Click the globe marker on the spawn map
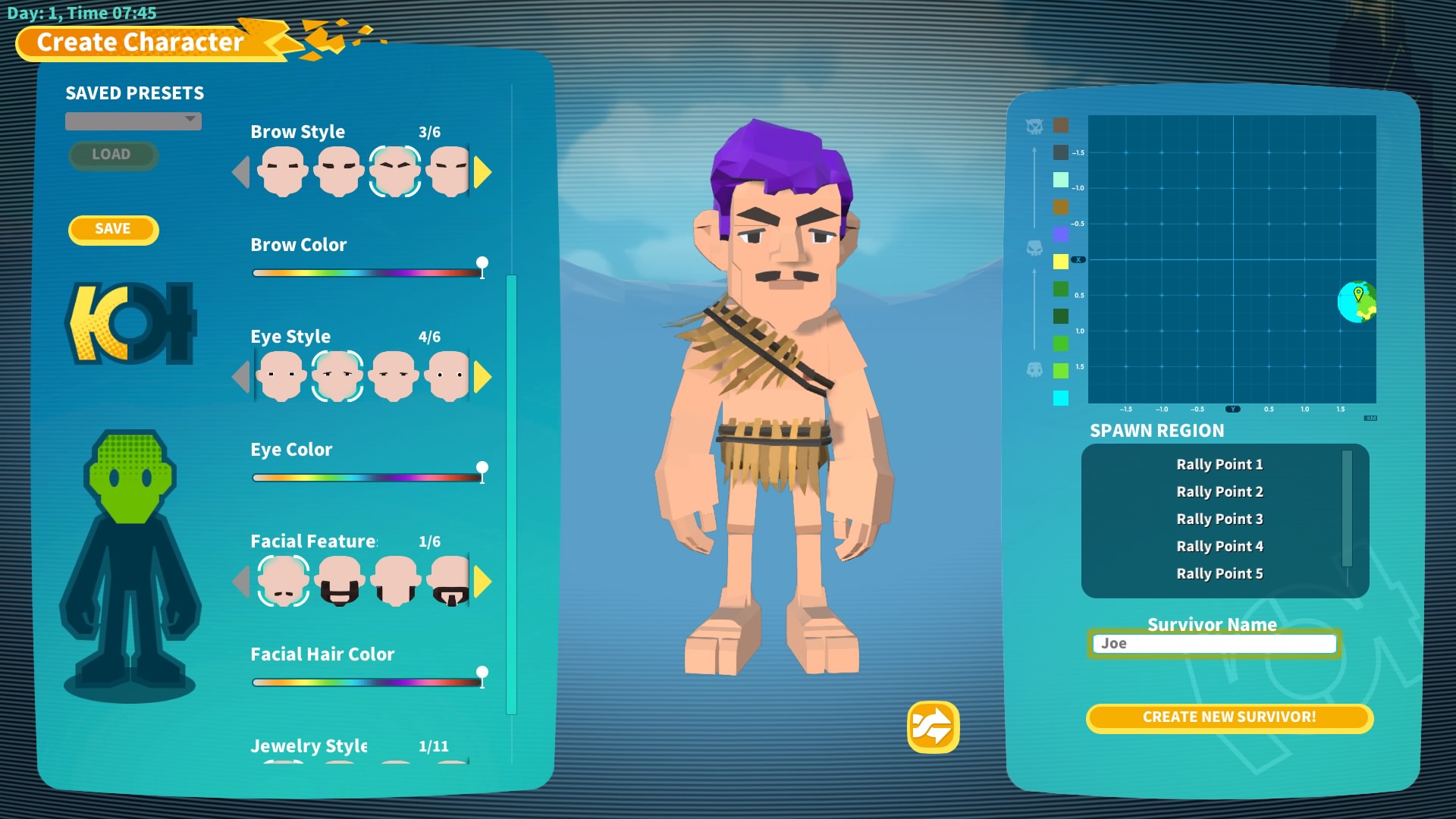Screen dimensions: 1456x819 click(1357, 302)
